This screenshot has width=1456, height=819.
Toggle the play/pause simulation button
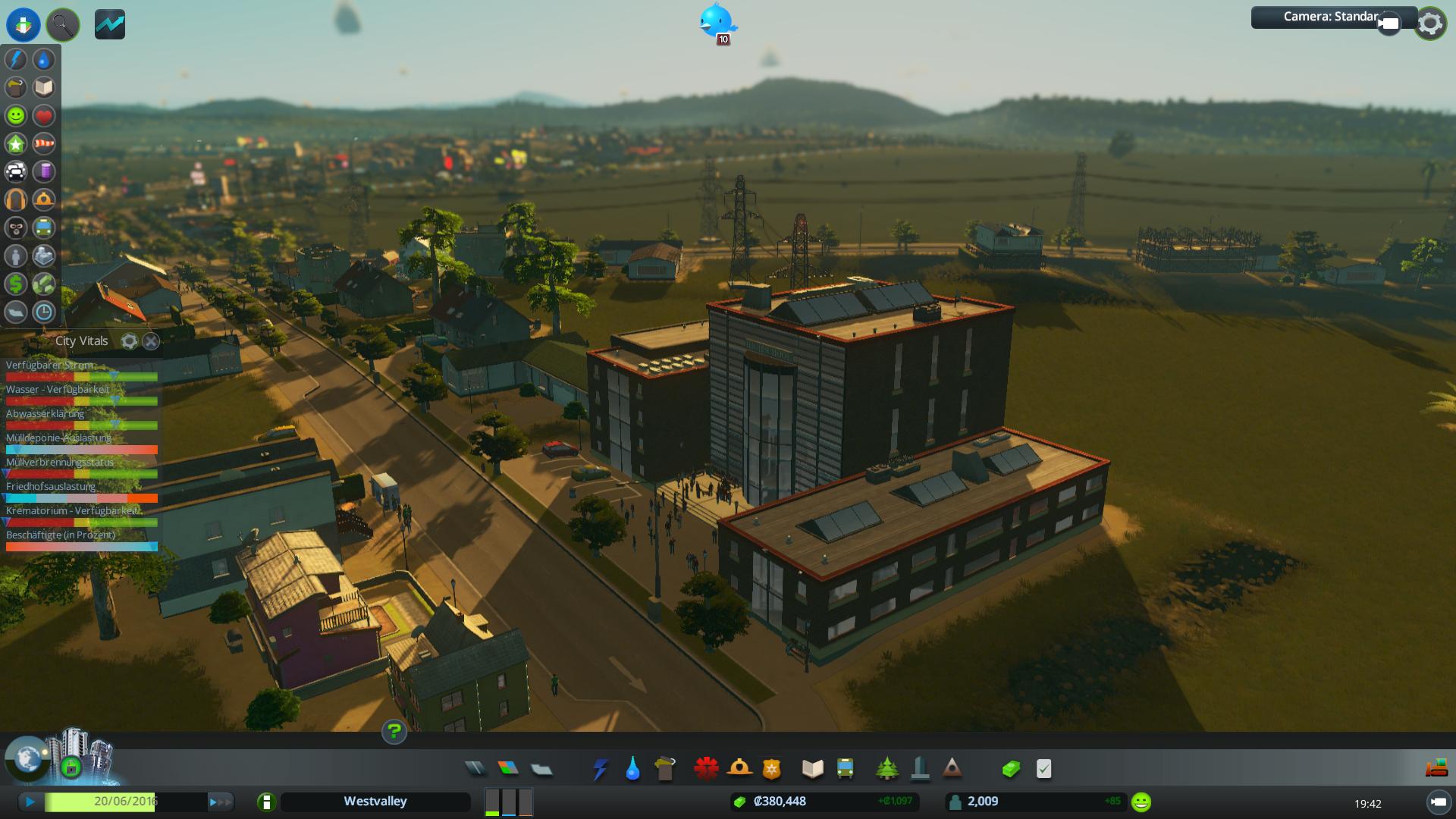coord(30,802)
